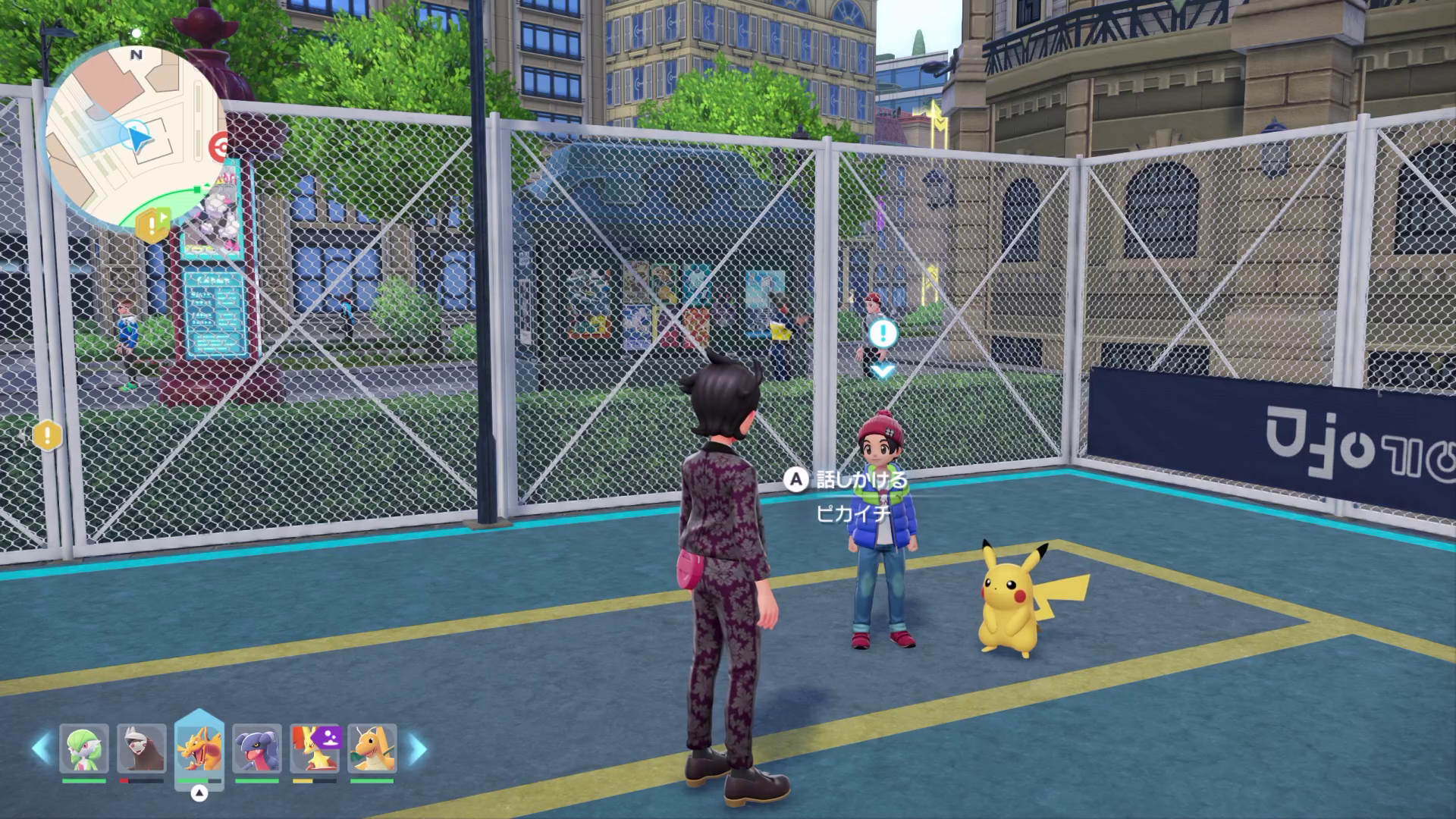Select Delphox in the party bar
Viewport: 1456px width, 819px height.
pyautogui.click(x=315, y=748)
